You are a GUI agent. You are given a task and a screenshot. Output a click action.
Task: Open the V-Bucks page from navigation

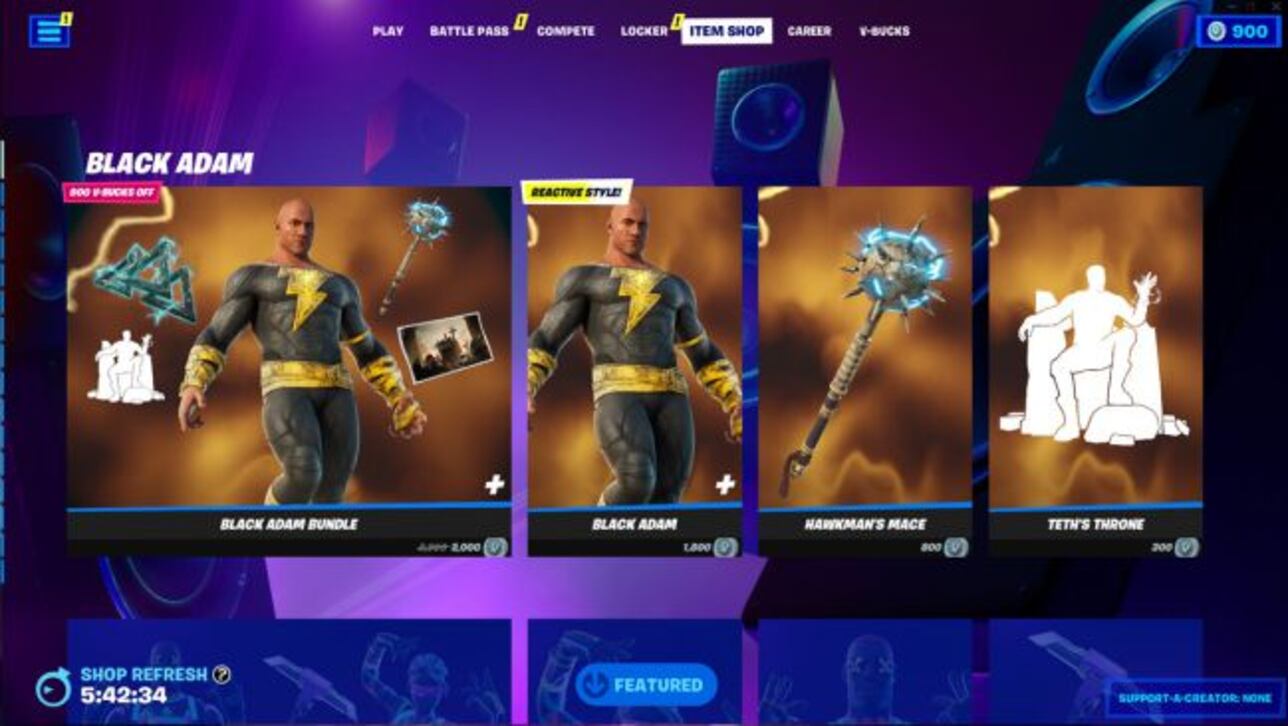882,30
